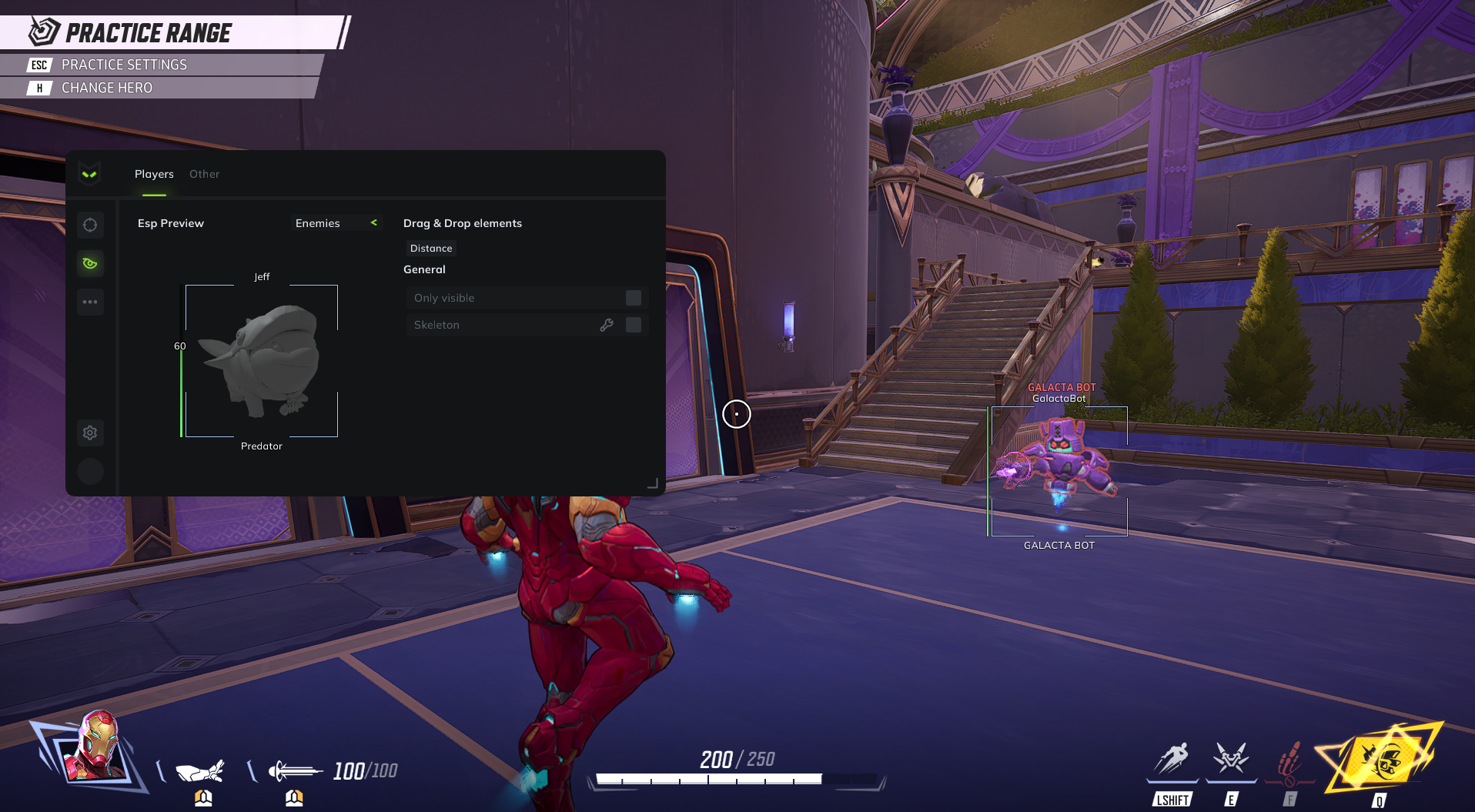This screenshot has width=1475, height=812.
Task: Activate the flying-figure dash ability icon
Action: (x=1172, y=759)
